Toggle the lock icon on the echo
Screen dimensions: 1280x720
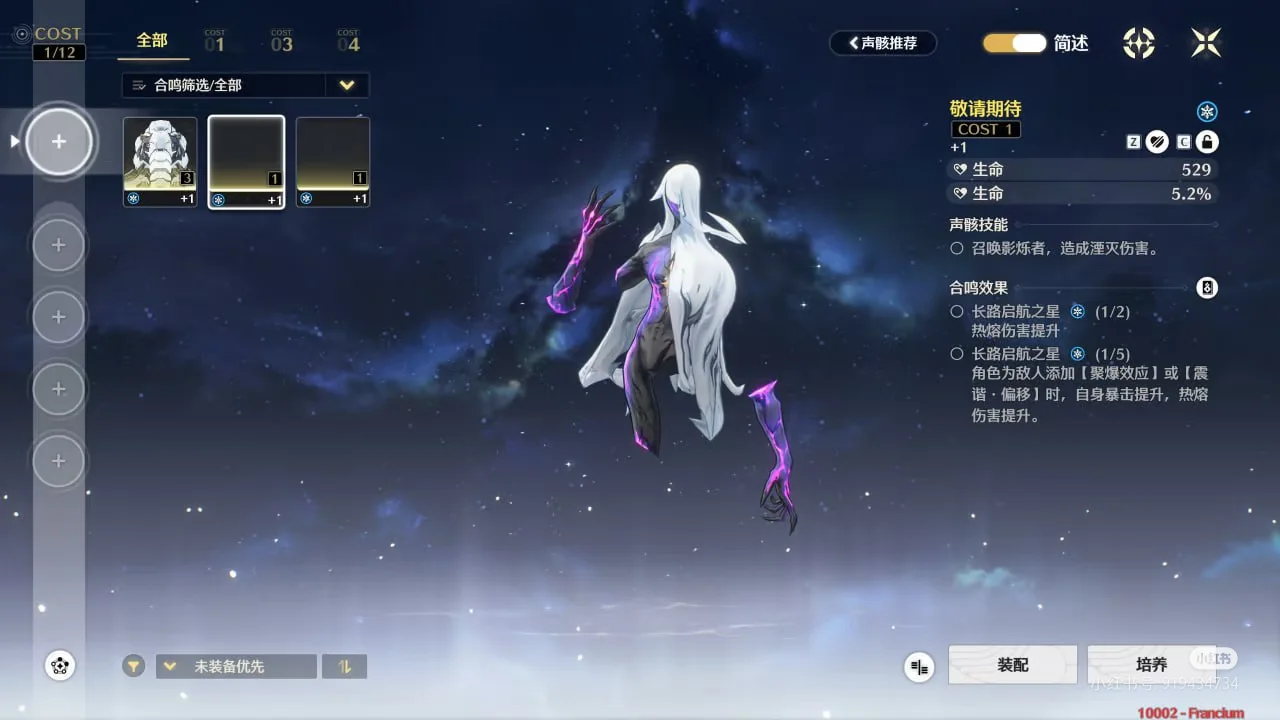(x=1207, y=142)
